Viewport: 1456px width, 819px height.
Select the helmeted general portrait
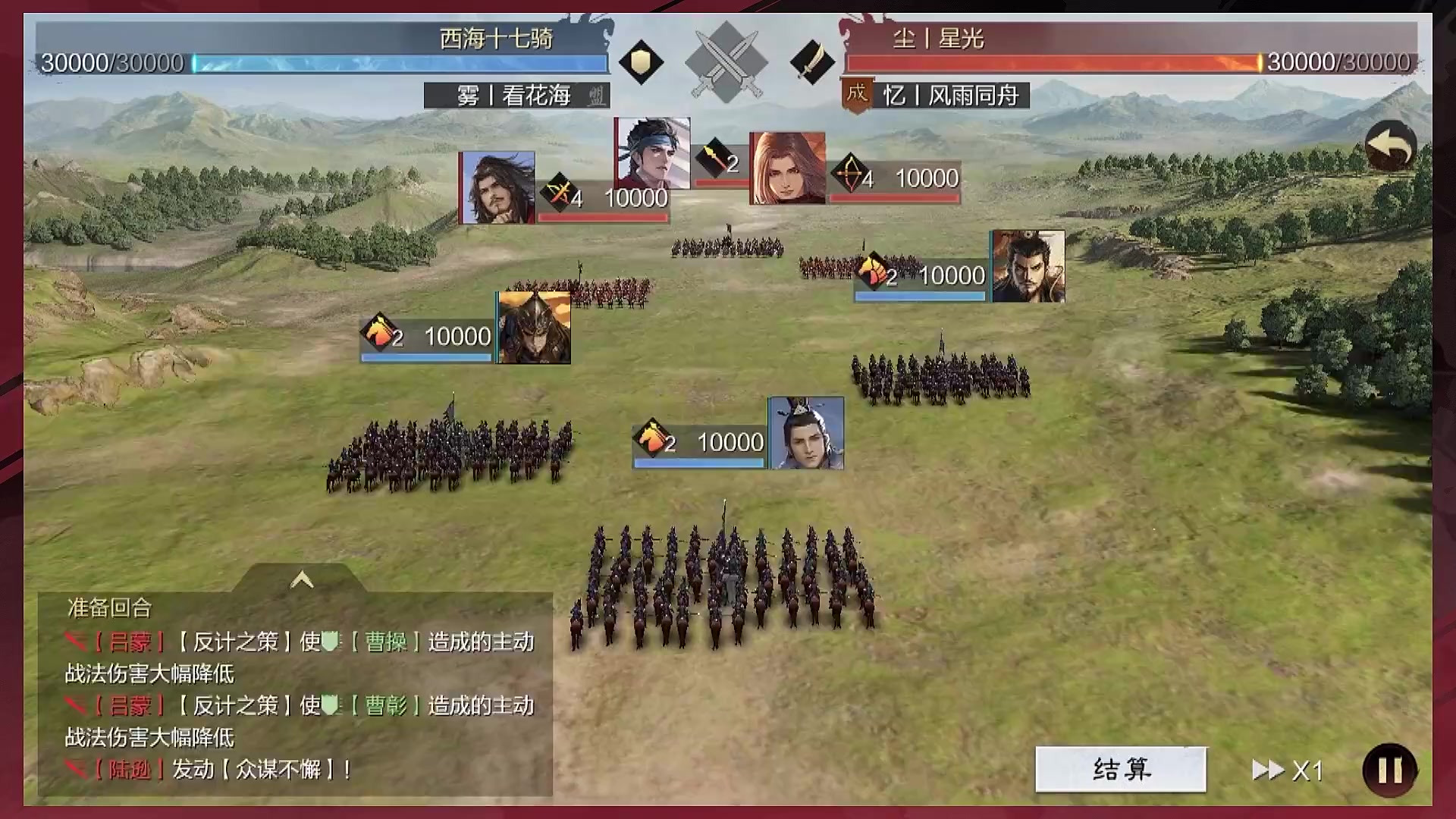(534, 328)
